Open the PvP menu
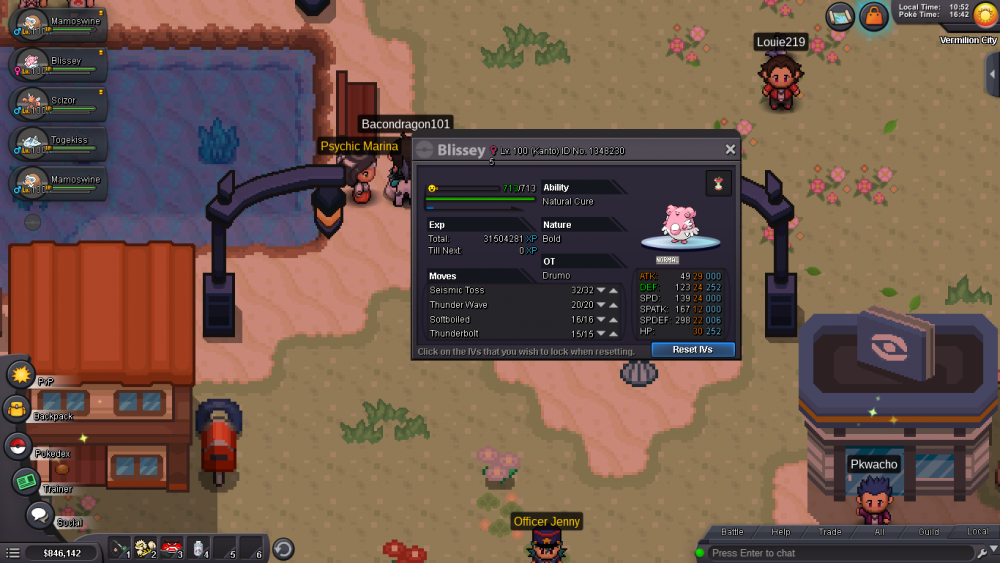 21,374
